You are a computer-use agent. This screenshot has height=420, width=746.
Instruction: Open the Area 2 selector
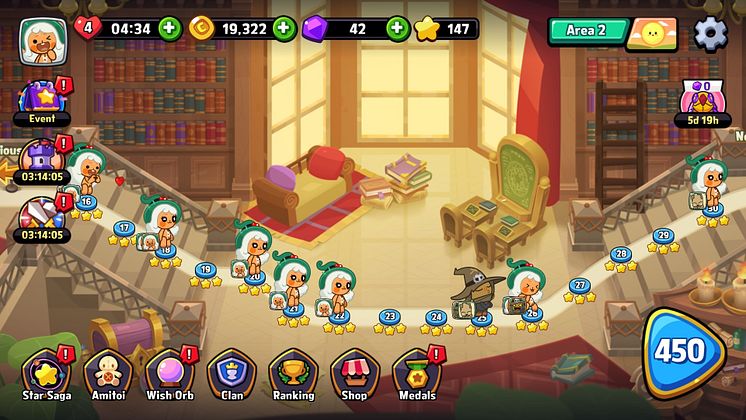click(587, 31)
